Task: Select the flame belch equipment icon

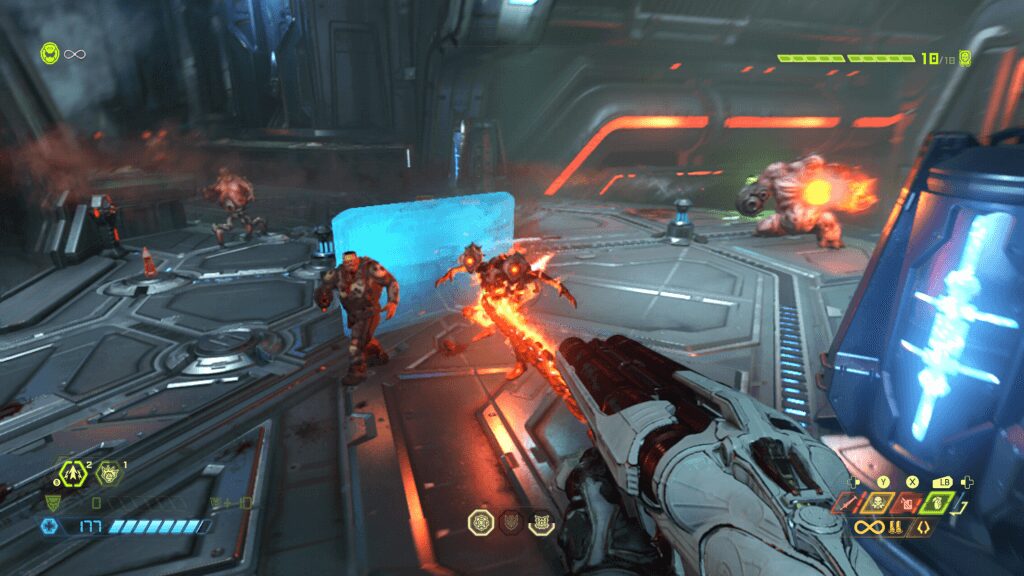Action: point(110,472)
